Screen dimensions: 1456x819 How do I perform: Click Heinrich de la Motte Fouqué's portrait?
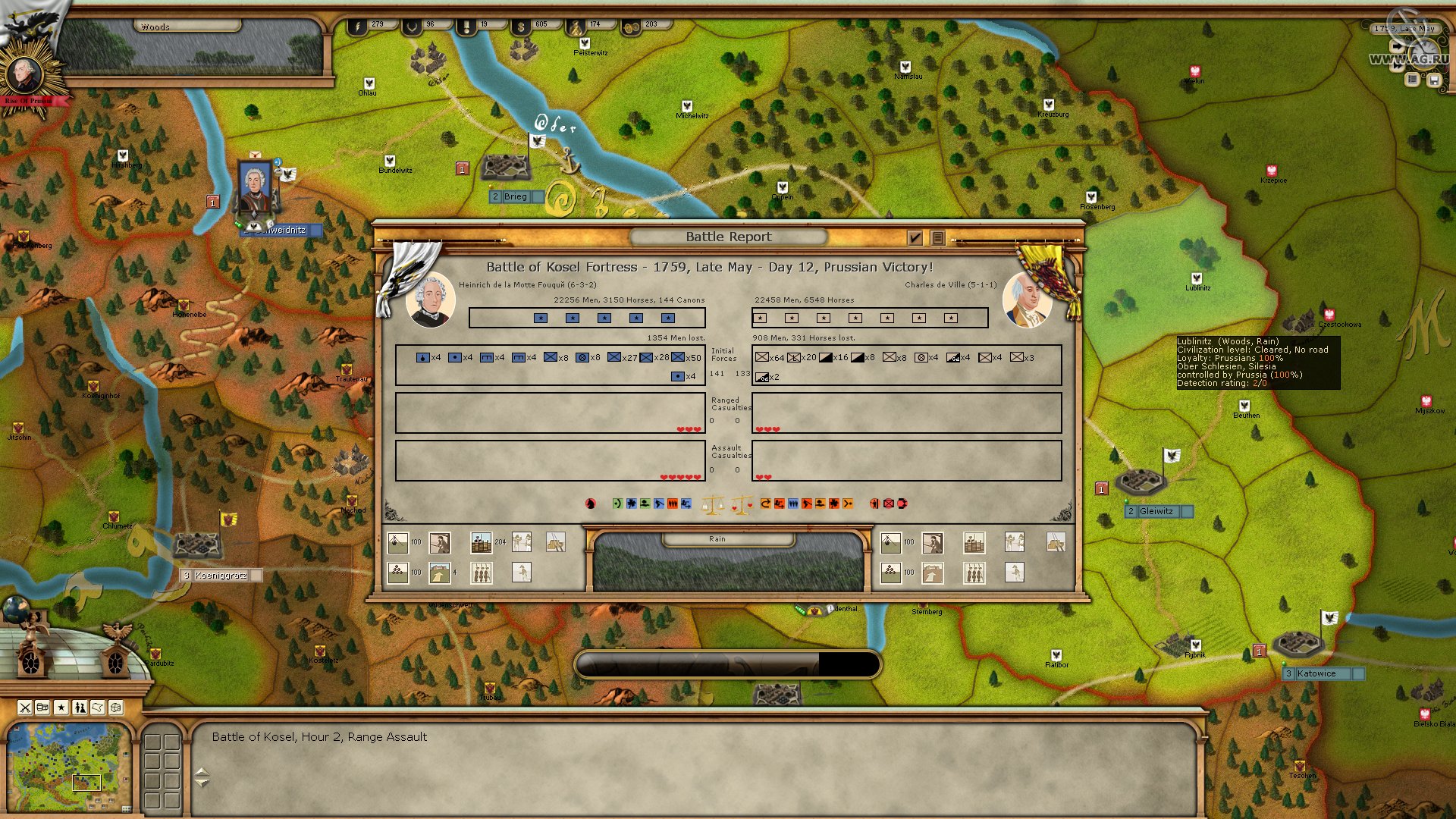click(430, 300)
